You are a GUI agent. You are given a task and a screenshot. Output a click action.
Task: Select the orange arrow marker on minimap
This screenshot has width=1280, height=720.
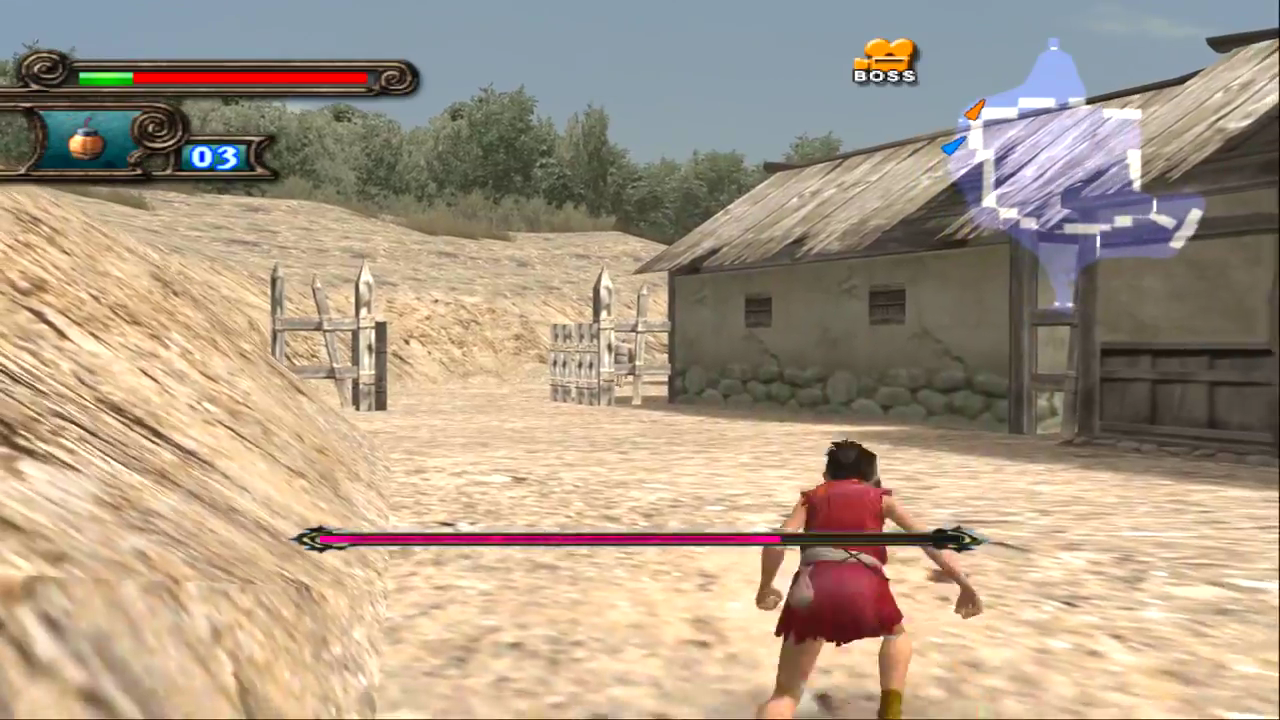974,109
